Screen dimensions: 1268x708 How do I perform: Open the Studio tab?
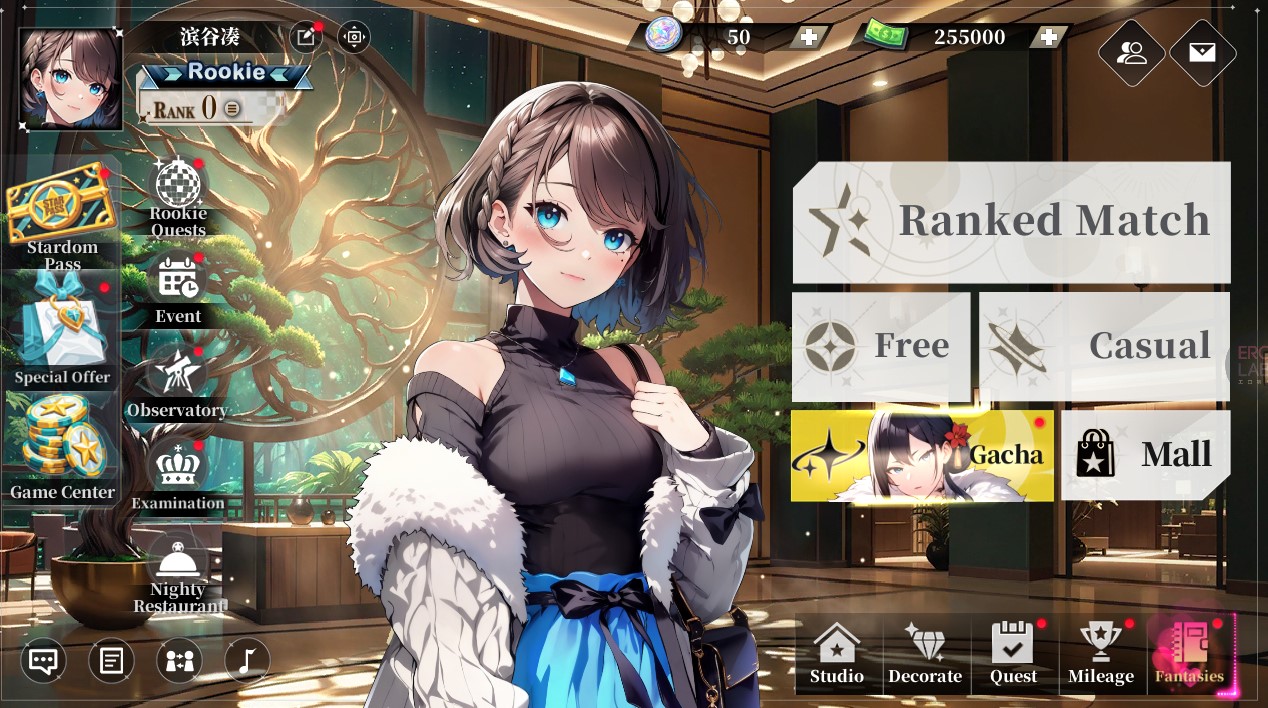[x=837, y=654]
